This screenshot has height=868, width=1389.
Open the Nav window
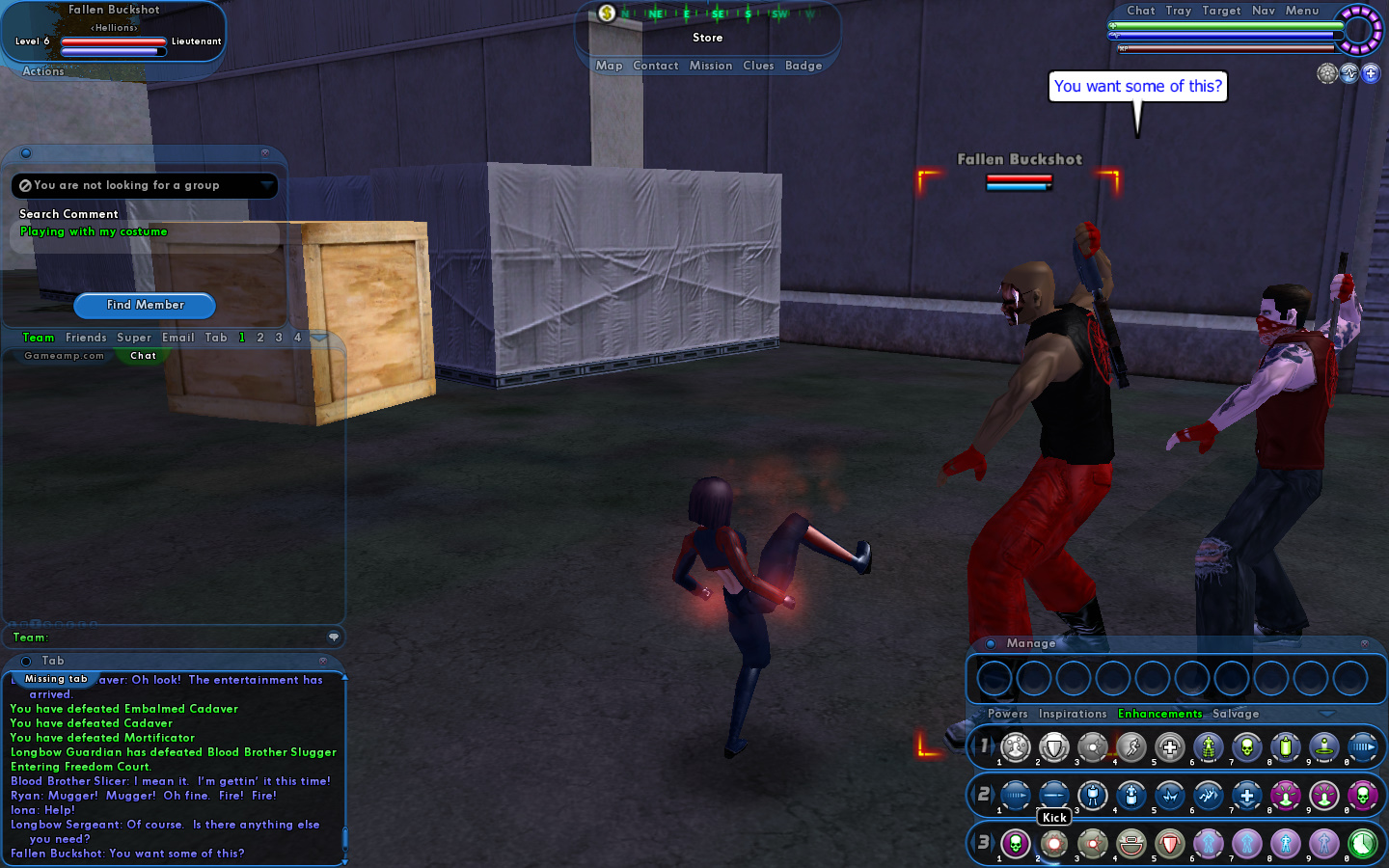1264,11
